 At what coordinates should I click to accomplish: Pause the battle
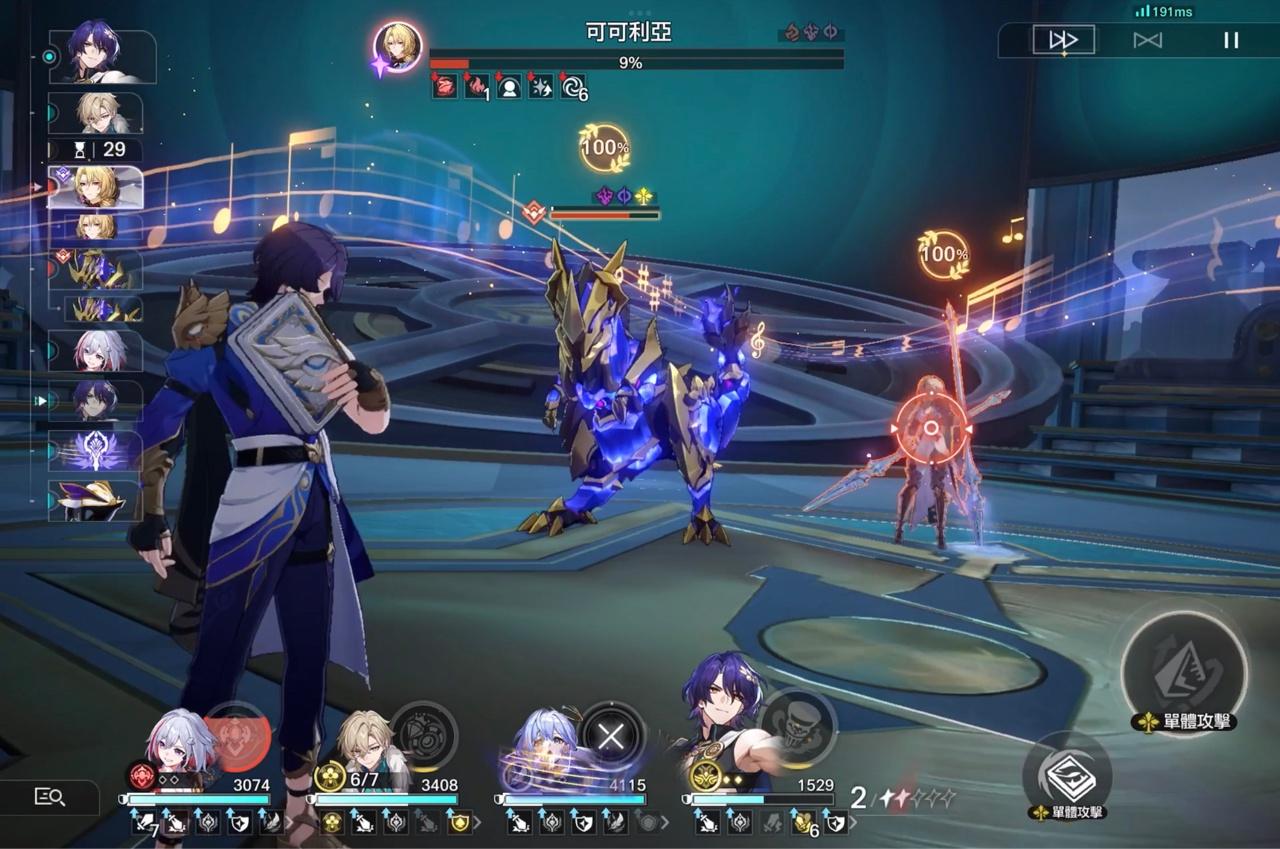coord(1231,40)
